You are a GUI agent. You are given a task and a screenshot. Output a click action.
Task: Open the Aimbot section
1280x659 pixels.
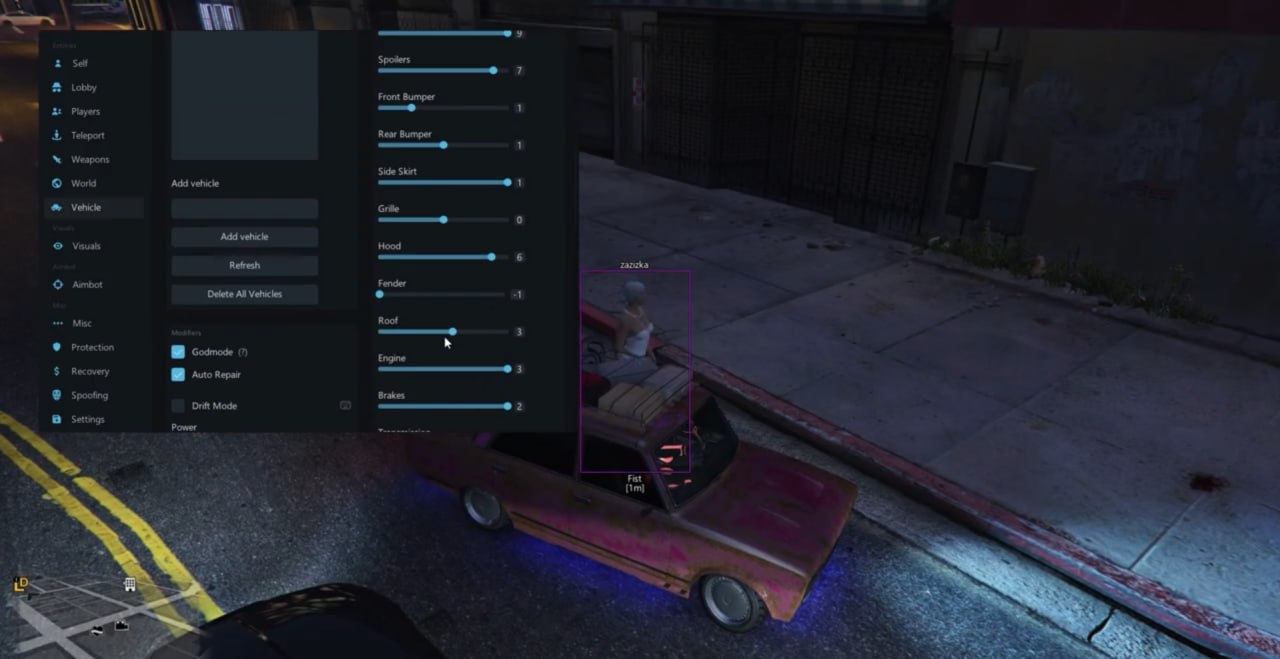pyautogui.click(x=87, y=284)
